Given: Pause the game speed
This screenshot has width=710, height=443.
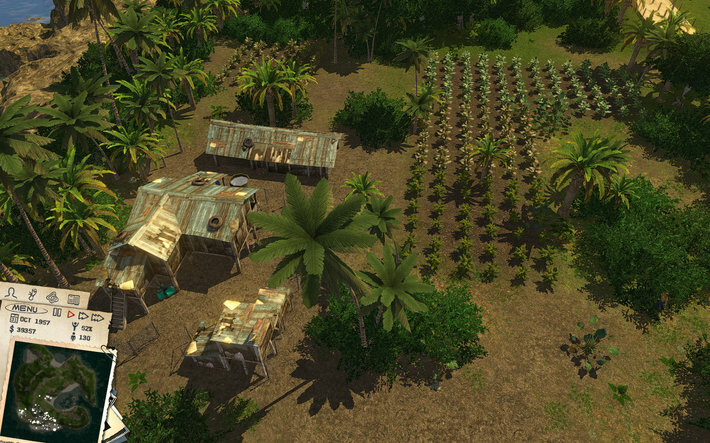Looking at the screenshot, I should coord(57,312).
